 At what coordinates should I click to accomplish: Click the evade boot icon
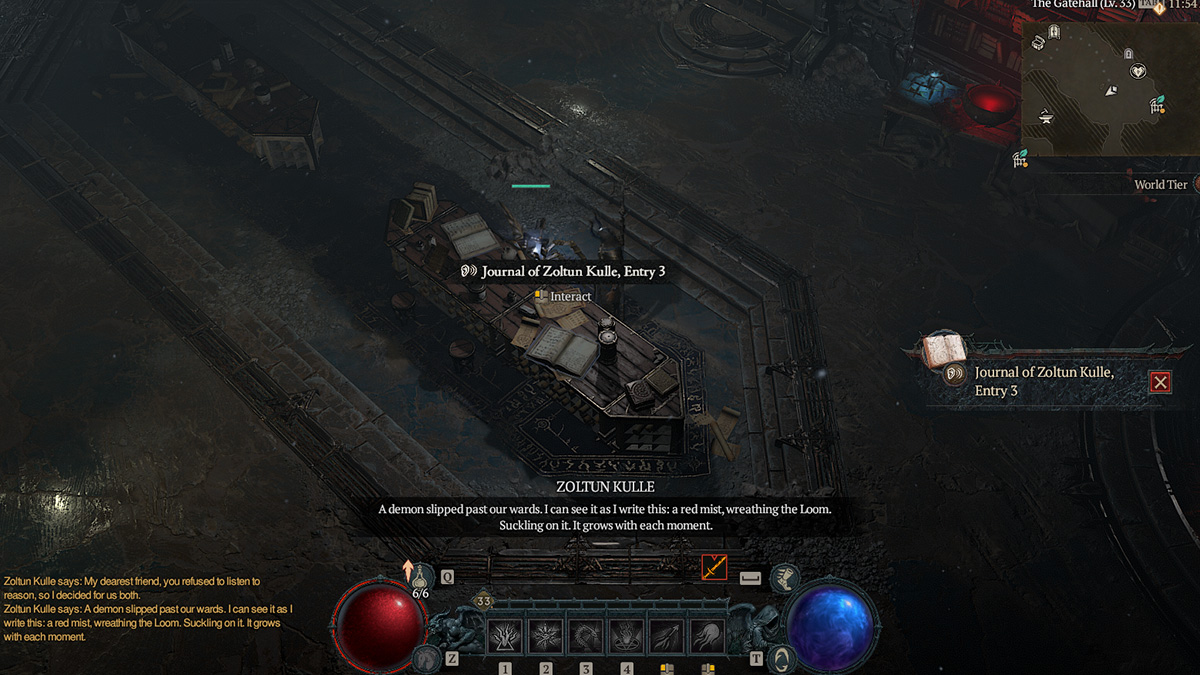tap(785, 576)
